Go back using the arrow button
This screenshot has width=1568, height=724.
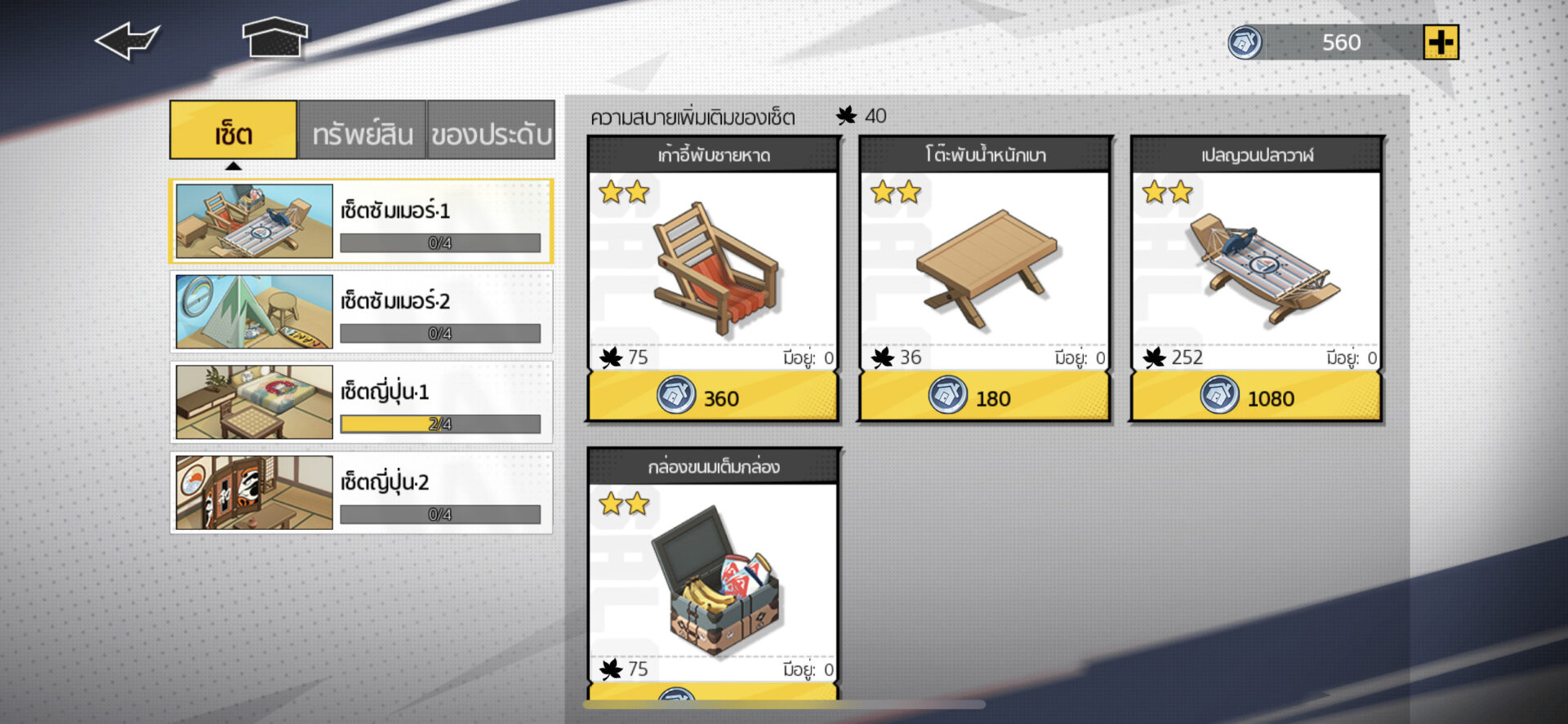tap(127, 41)
